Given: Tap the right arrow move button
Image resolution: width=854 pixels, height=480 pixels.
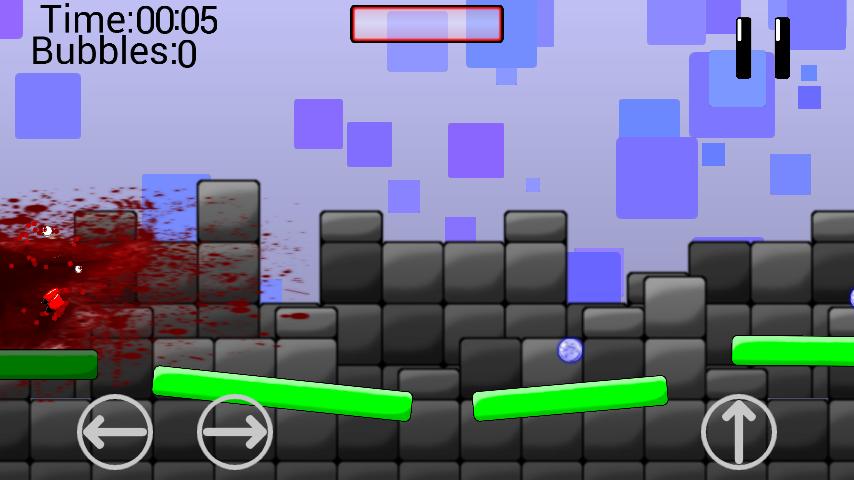Looking at the screenshot, I should pyautogui.click(x=235, y=432).
